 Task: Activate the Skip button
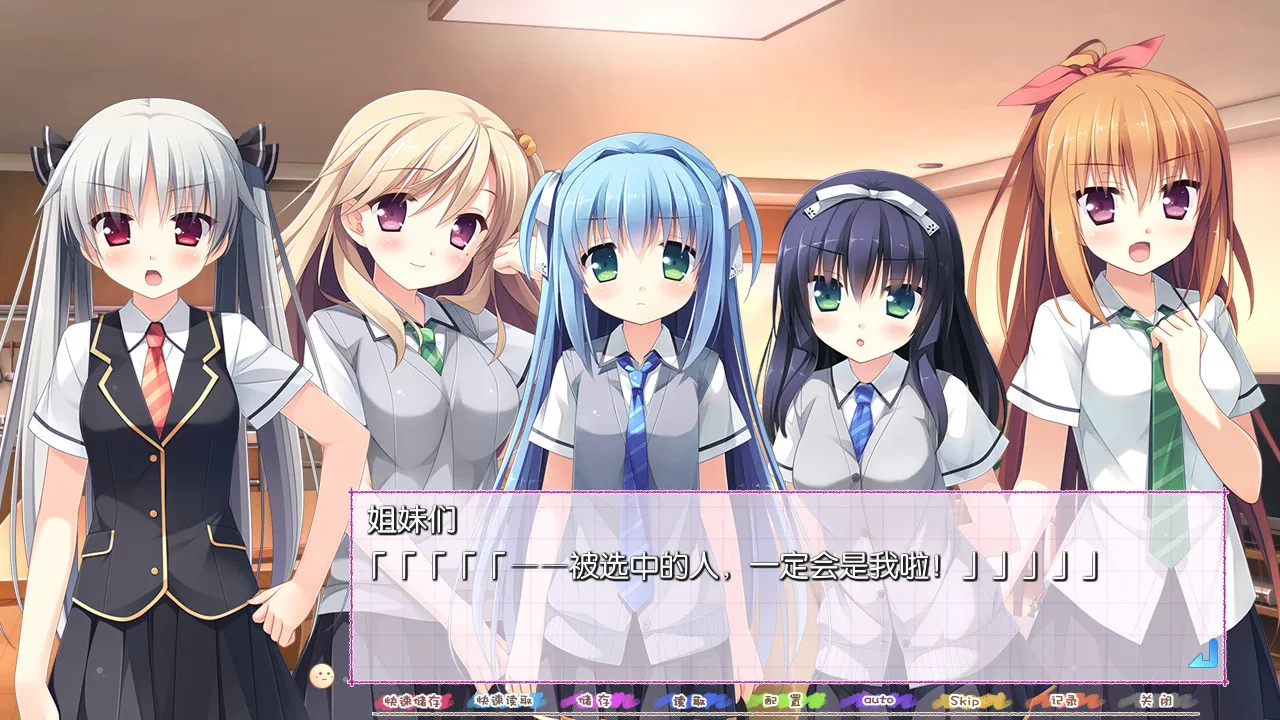965,701
